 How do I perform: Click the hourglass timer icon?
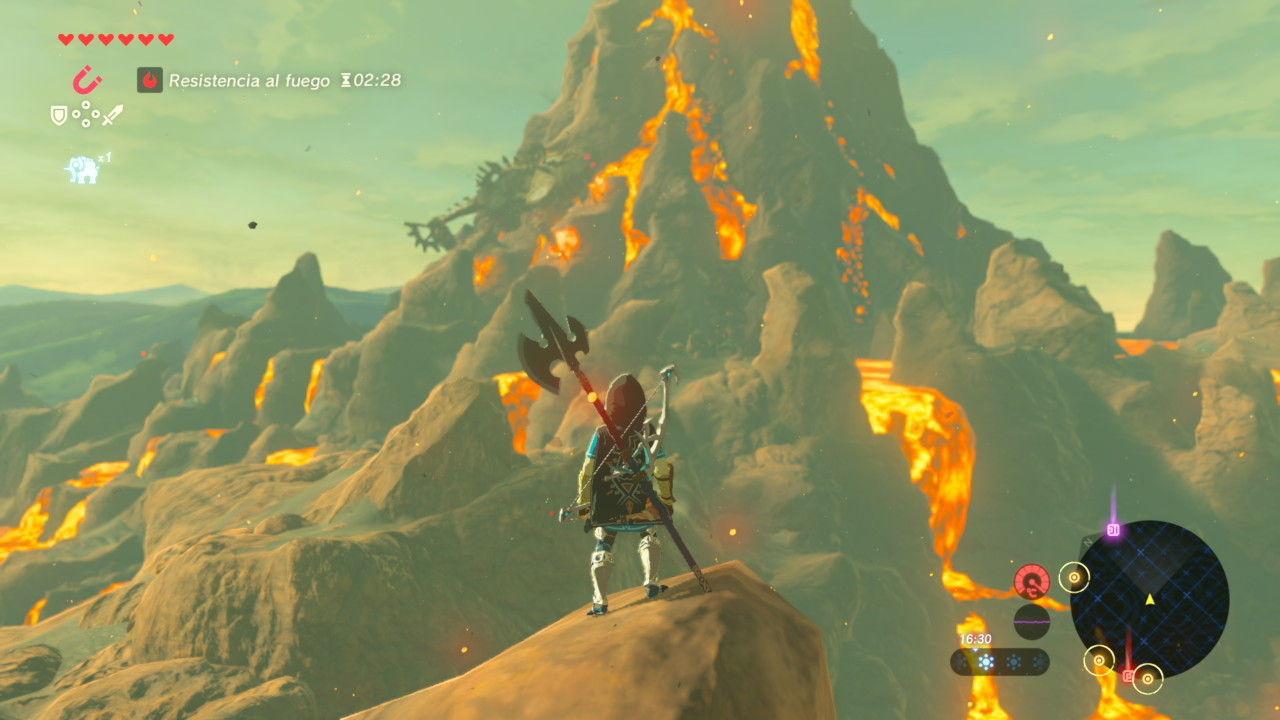pos(347,79)
